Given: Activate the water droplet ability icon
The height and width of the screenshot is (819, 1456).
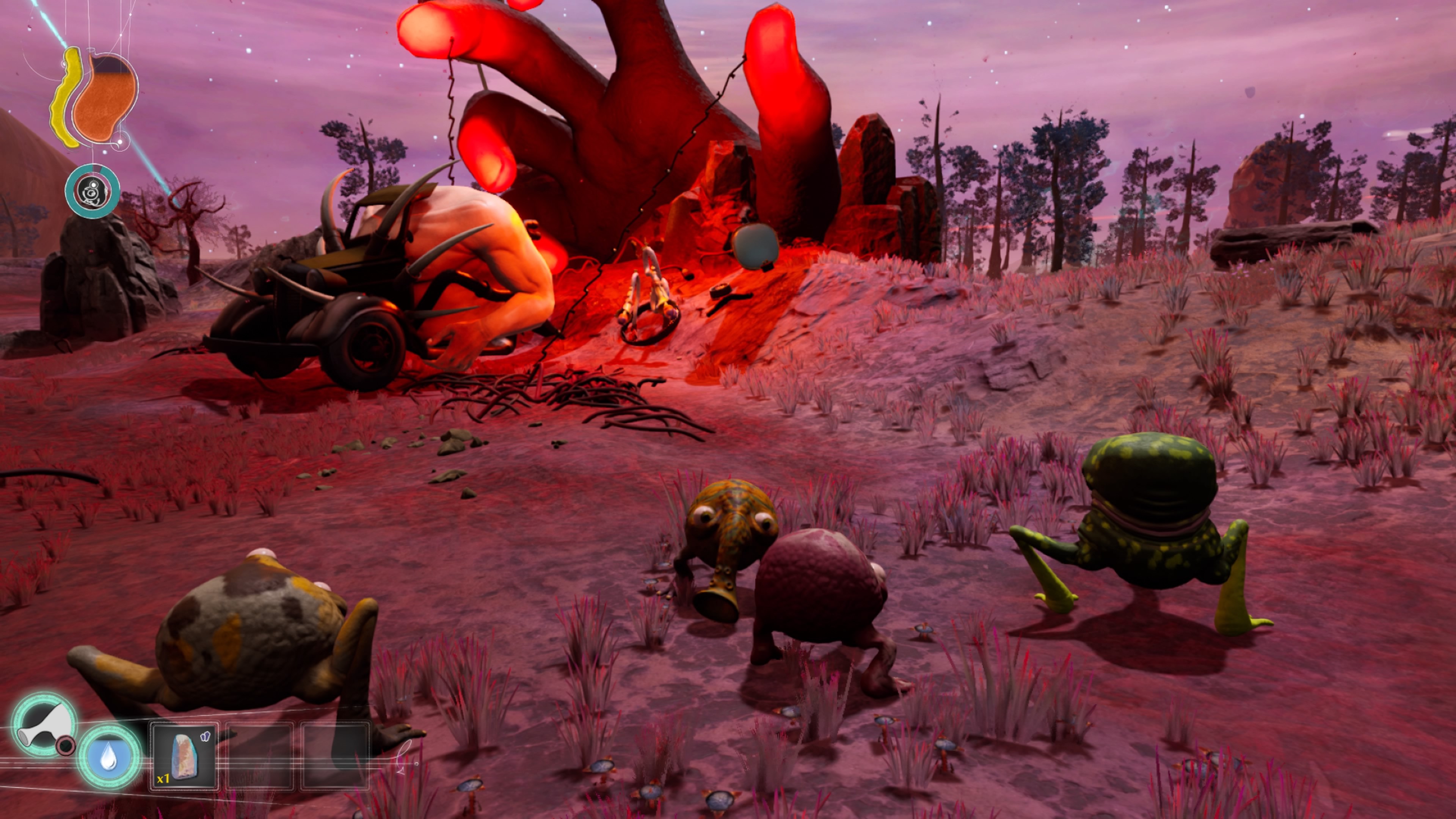Looking at the screenshot, I should (x=108, y=757).
